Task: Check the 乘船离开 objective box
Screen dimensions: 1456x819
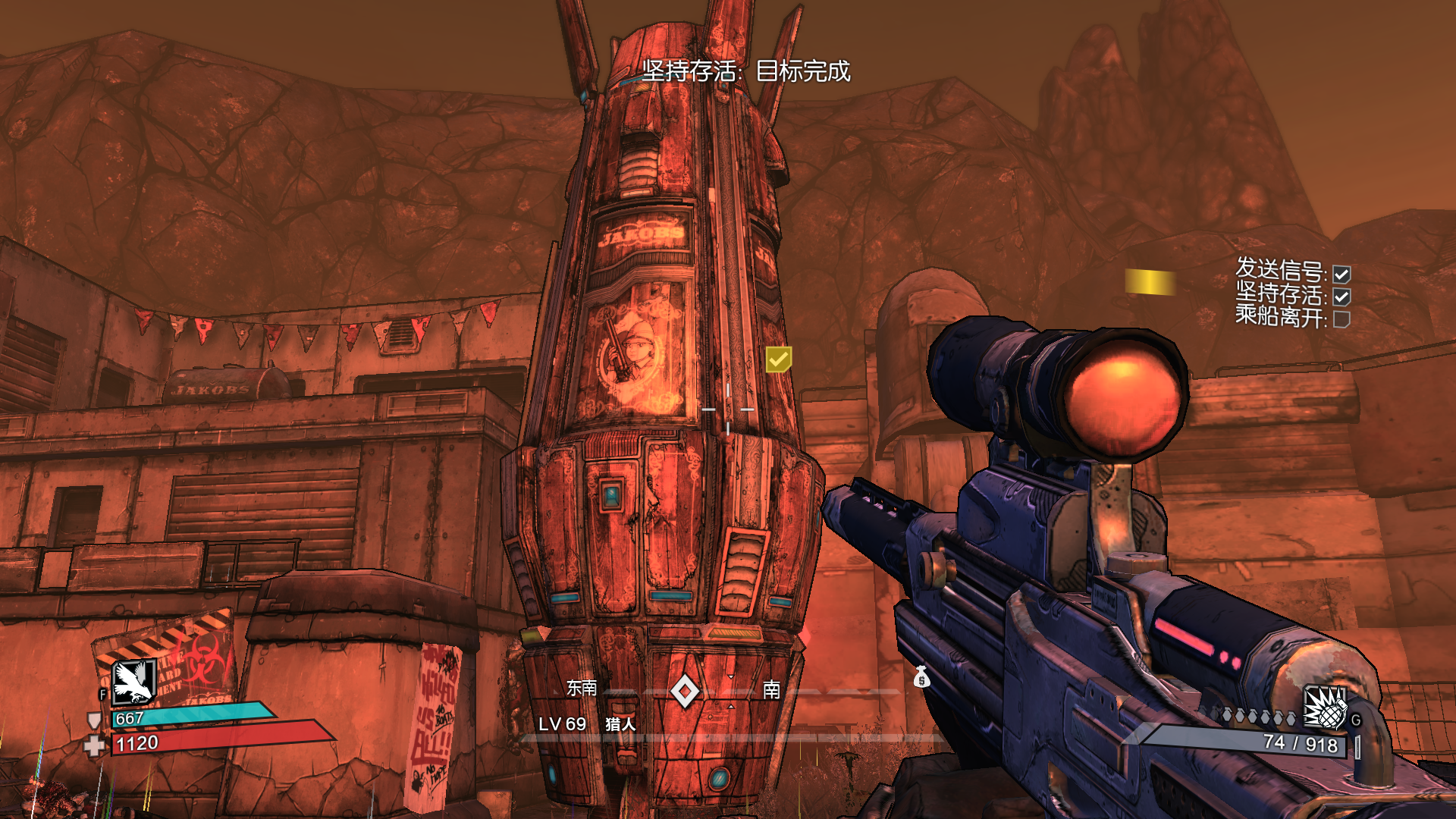Action: coord(1341,319)
